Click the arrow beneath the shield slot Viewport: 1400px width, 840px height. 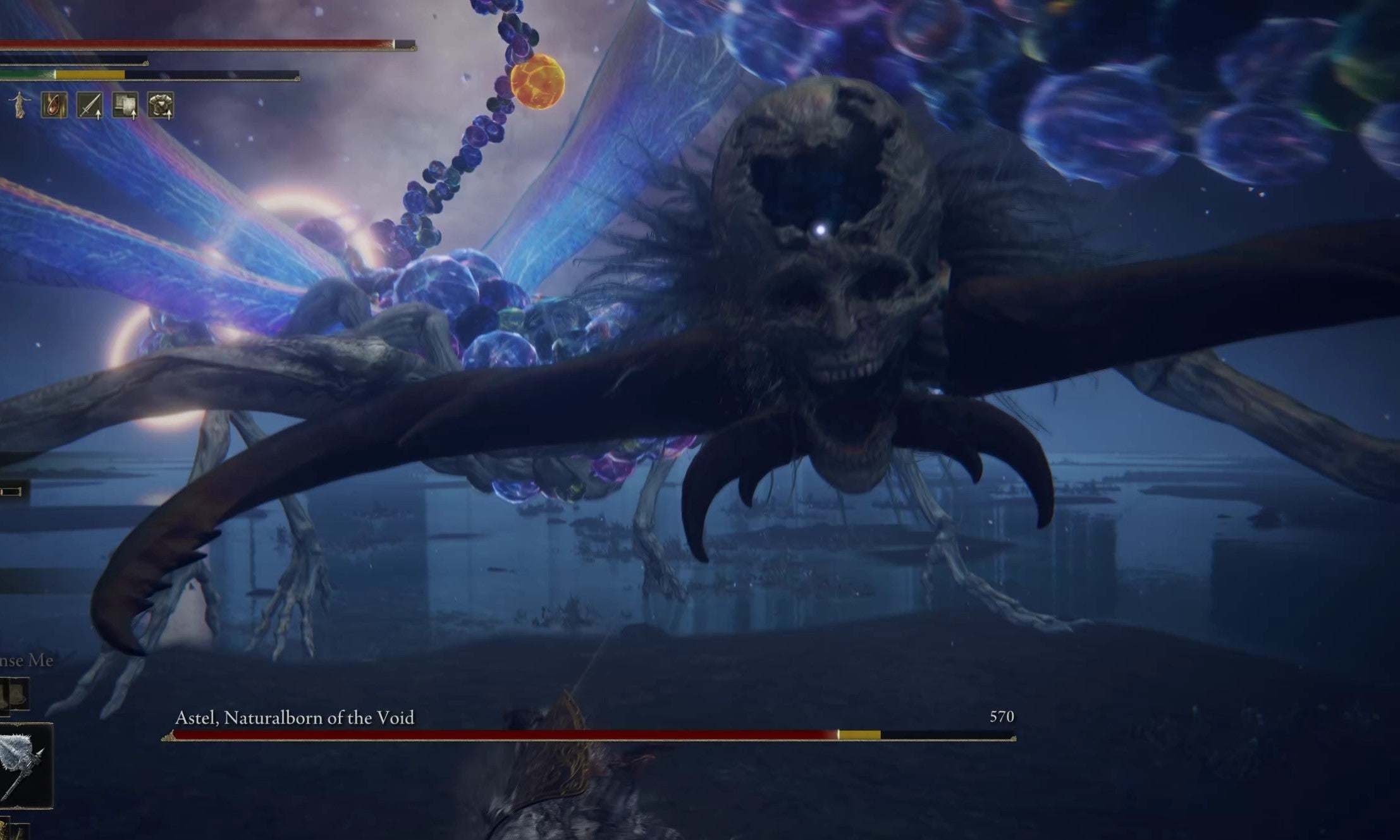134,117
